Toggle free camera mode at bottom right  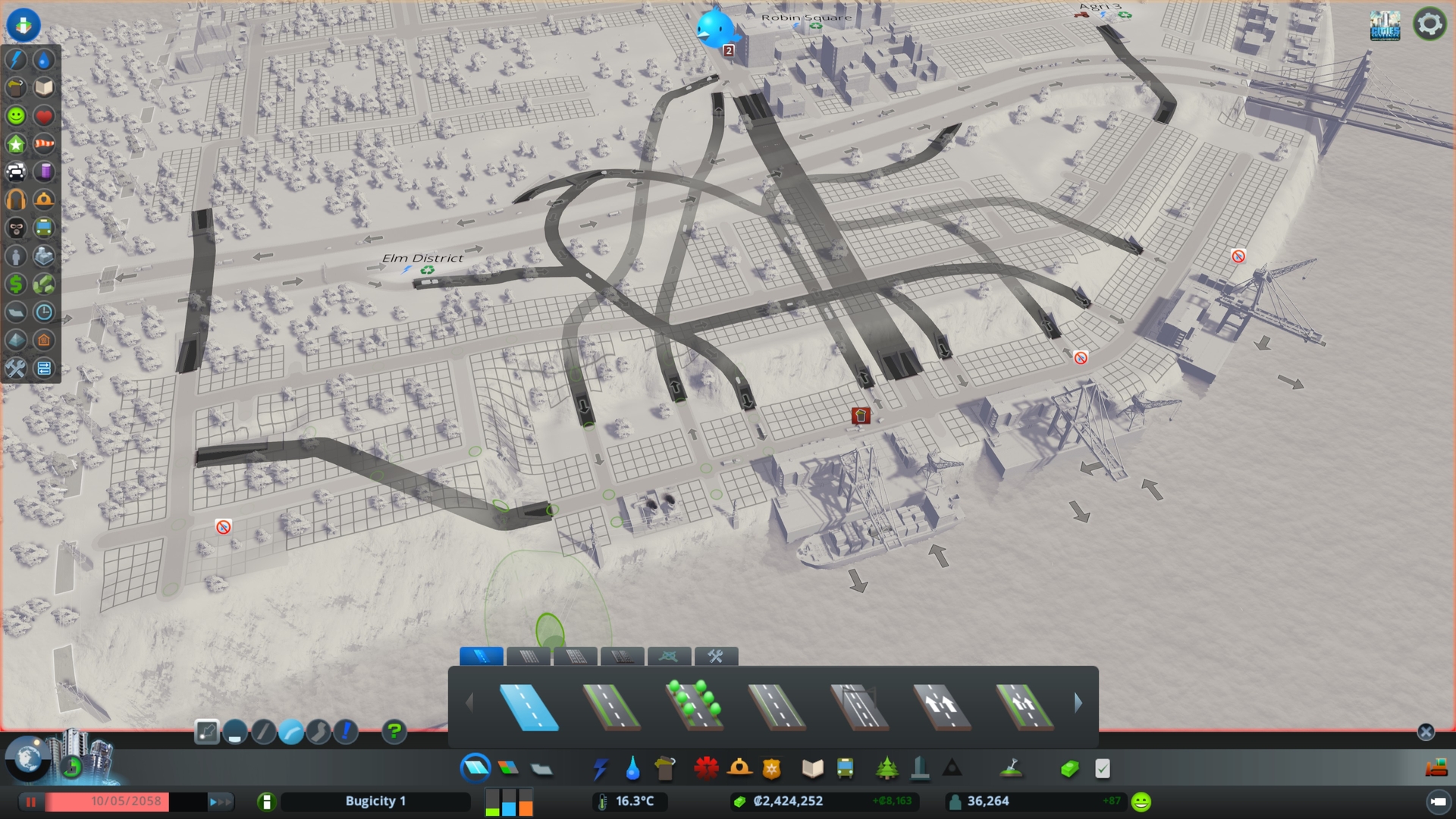click(x=1438, y=802)
